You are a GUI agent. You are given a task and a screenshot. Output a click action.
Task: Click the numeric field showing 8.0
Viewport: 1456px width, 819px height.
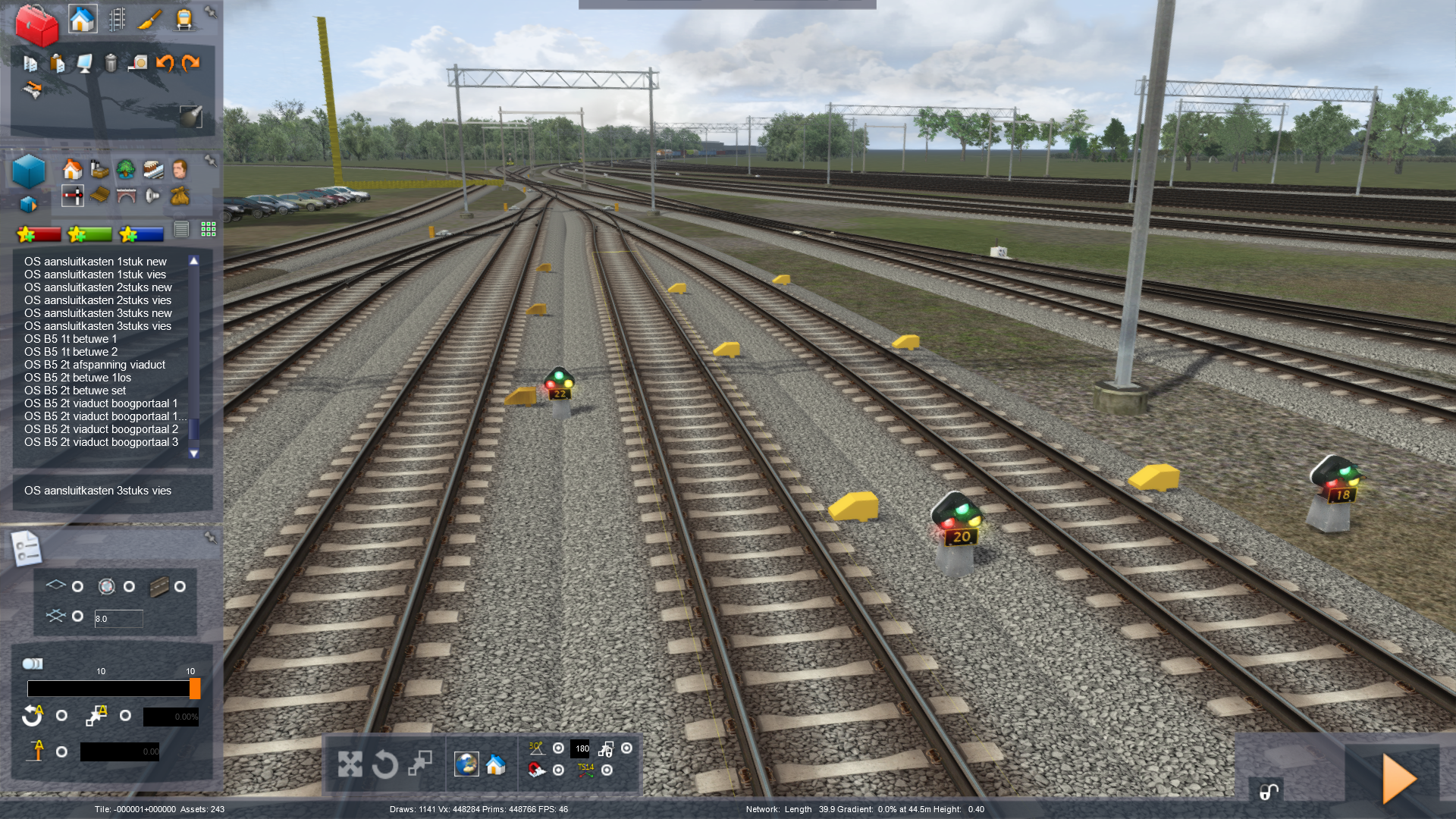click(118, 619)
